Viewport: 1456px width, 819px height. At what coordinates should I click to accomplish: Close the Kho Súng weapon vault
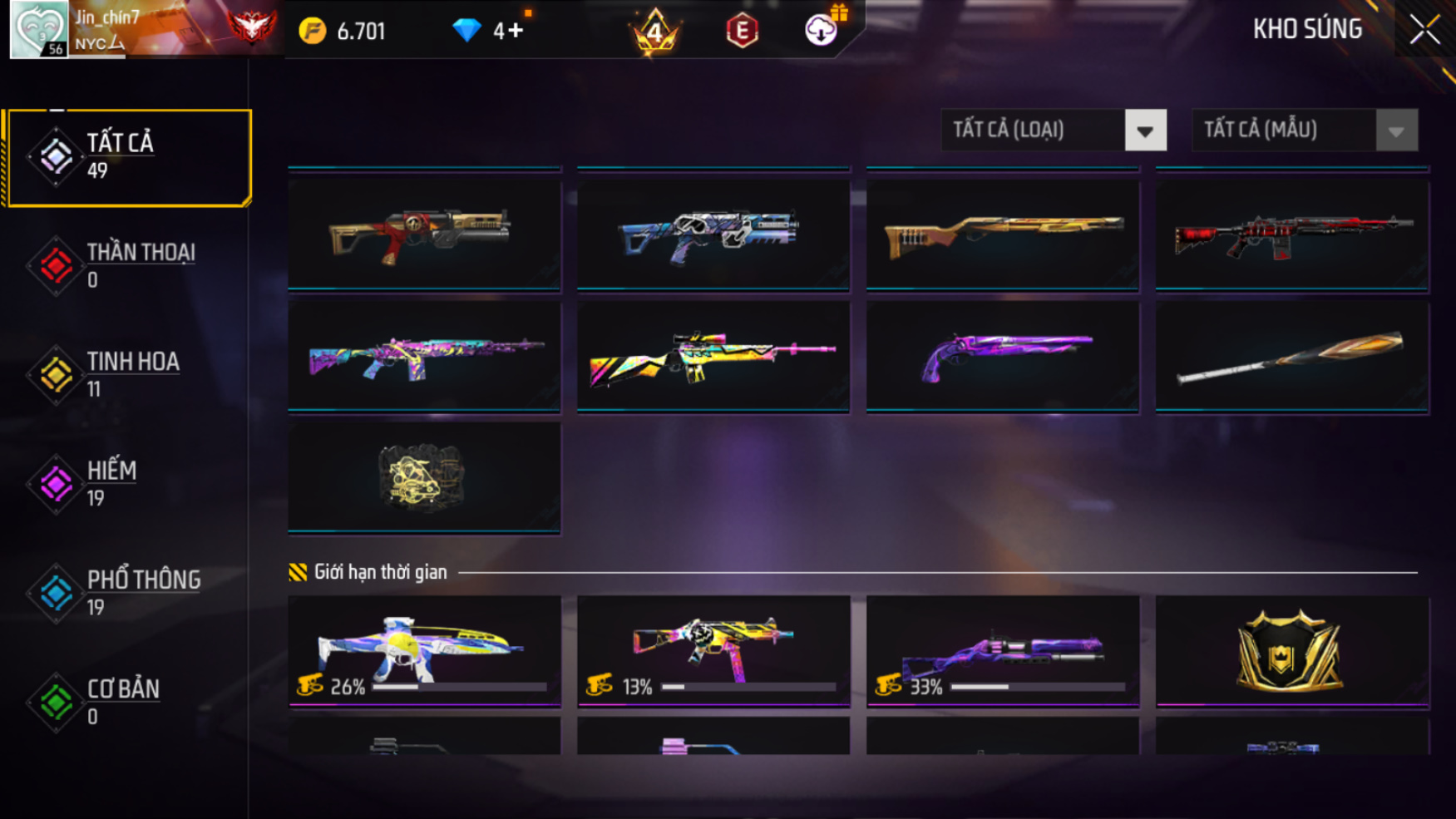(x=1424, y=30)
